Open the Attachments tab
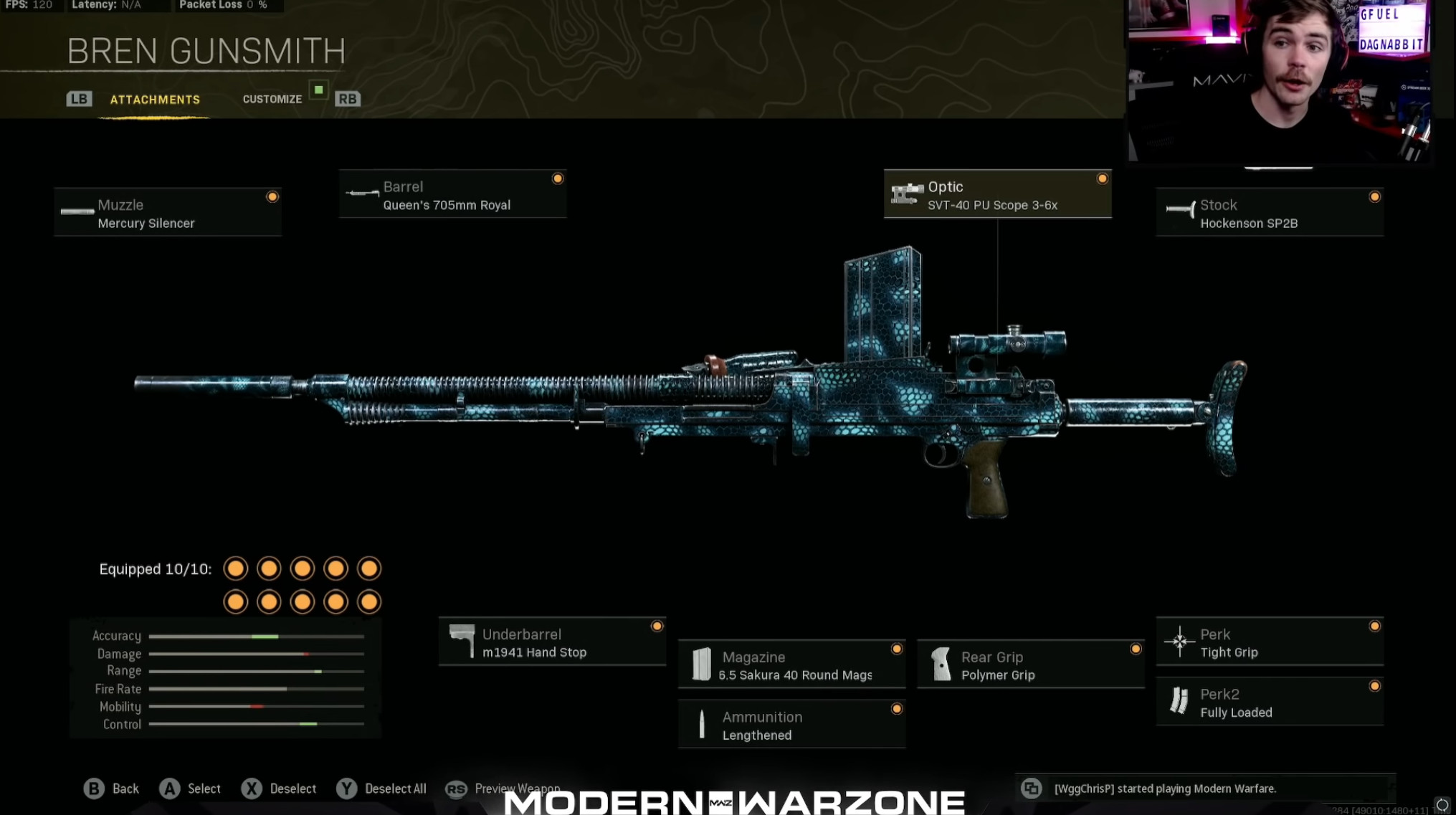Screen dimensions: 1456x815 click(x=155, y=99)
